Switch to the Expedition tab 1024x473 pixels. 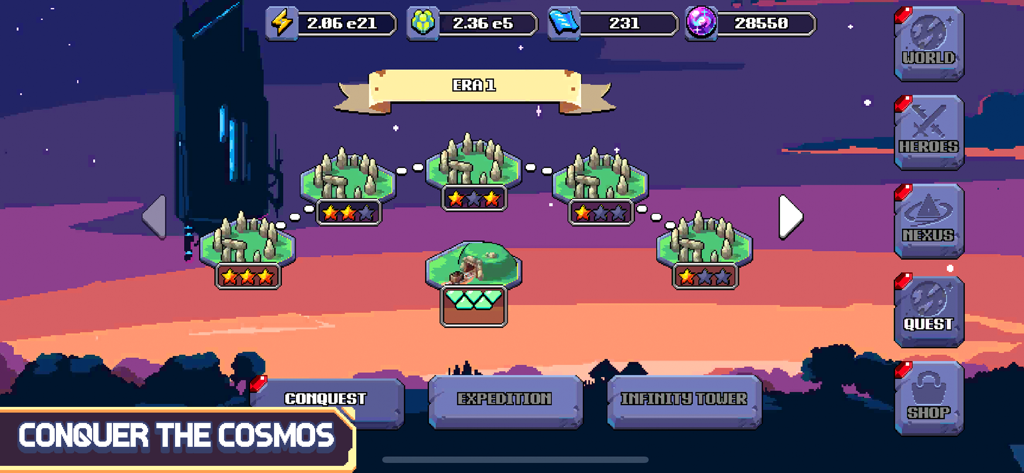[x=505, y=401]
